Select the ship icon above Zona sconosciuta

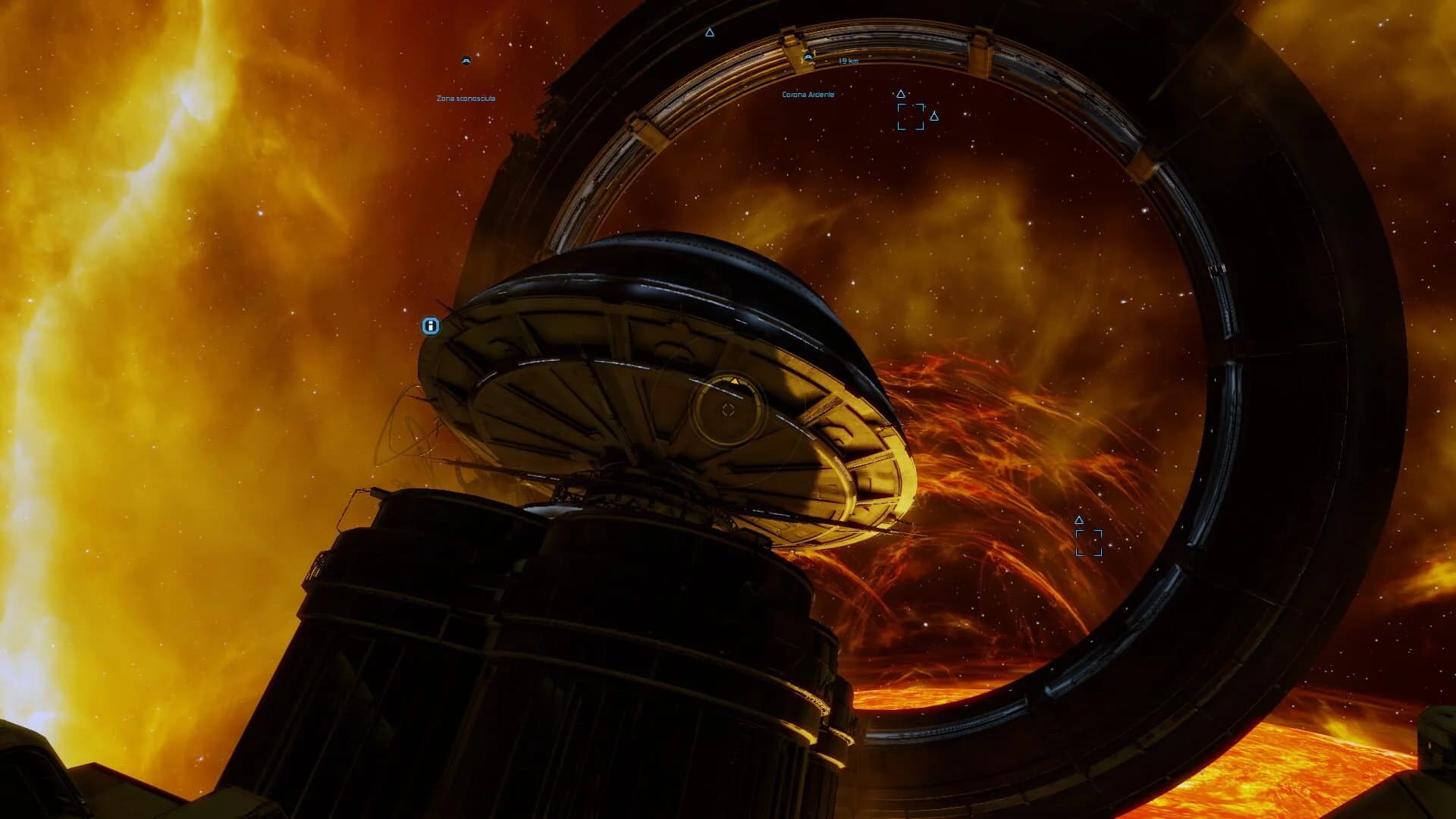coord(466,59)
